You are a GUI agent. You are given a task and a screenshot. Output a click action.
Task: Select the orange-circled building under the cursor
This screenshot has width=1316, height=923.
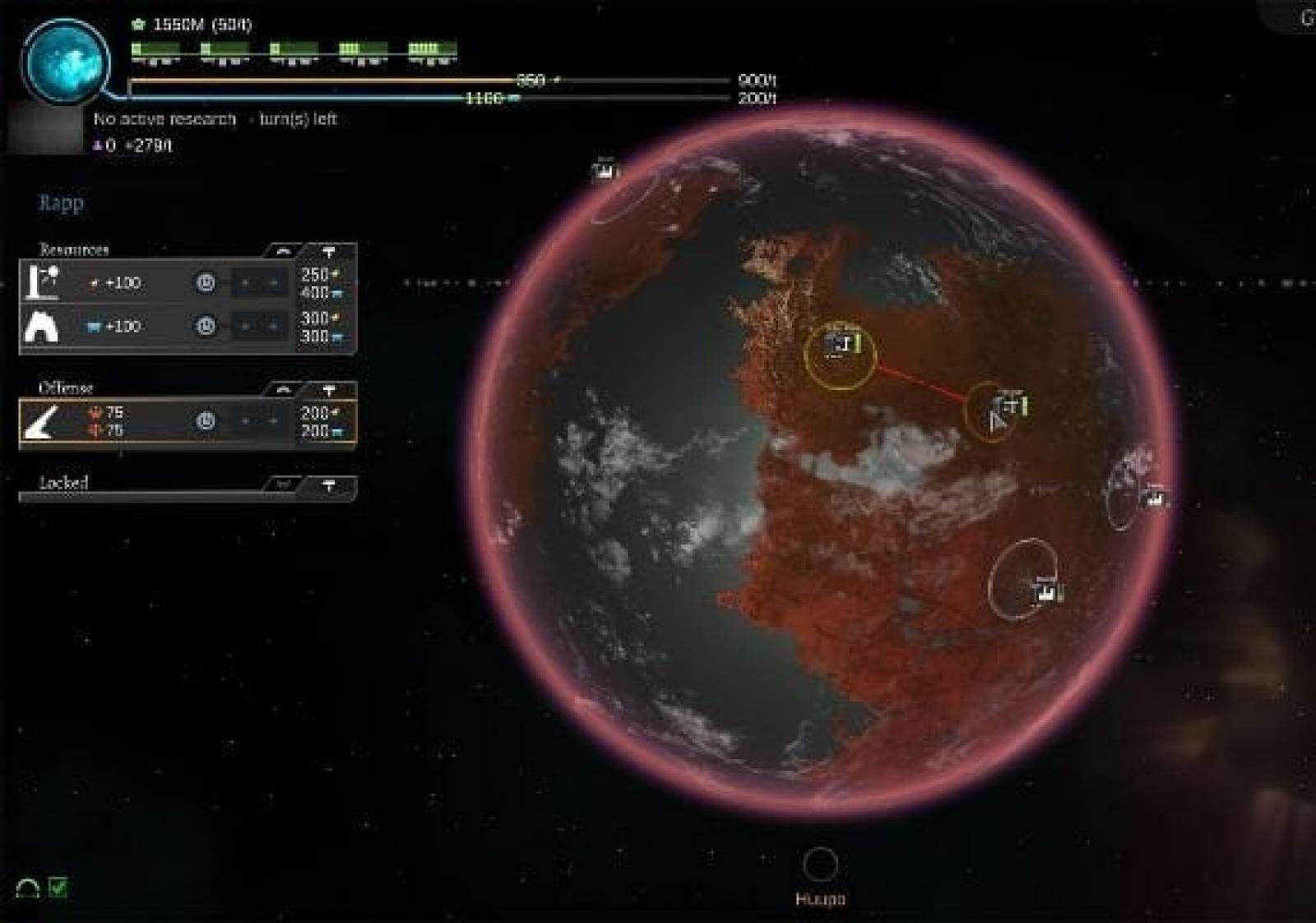(991, 411)
